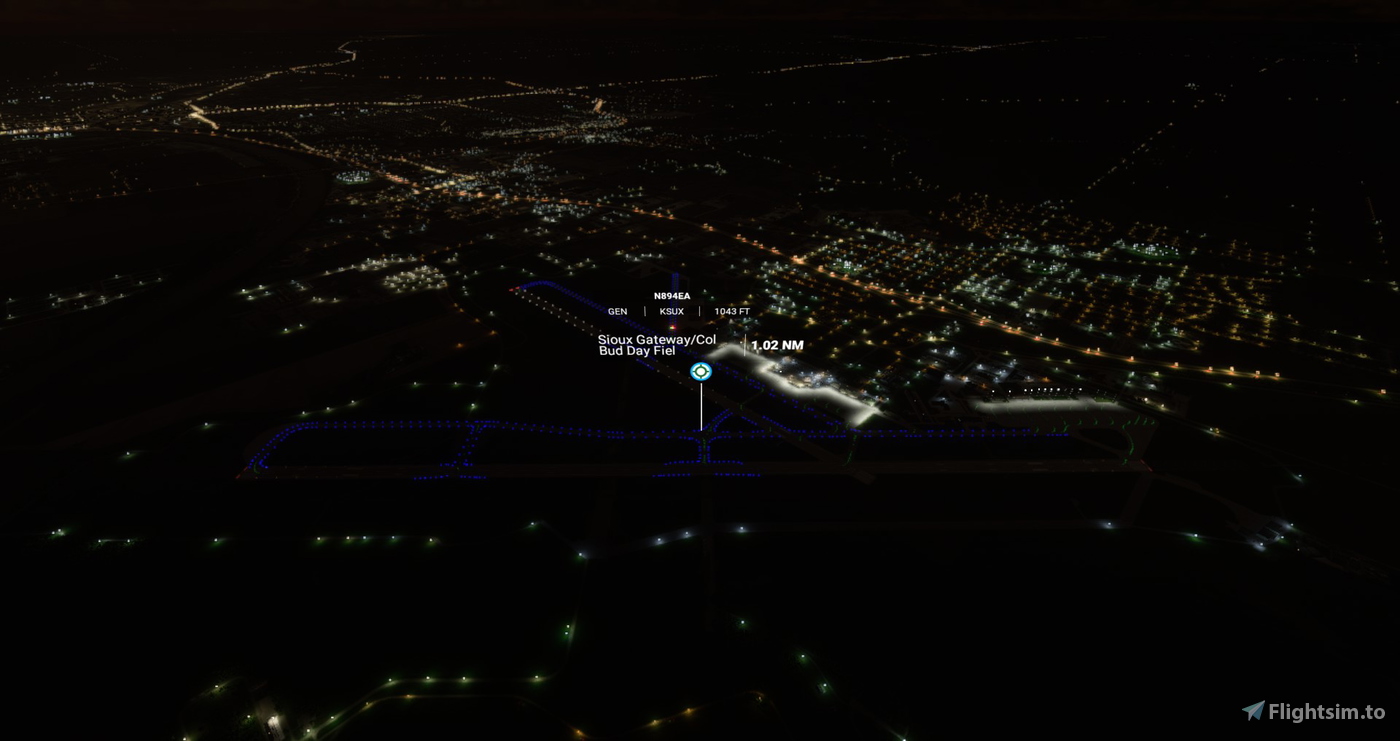The width and height of the screenshot is (1400, 741).
Task: Select the white circular crosshair inside the POI marker
Action: tap(701, 370)
